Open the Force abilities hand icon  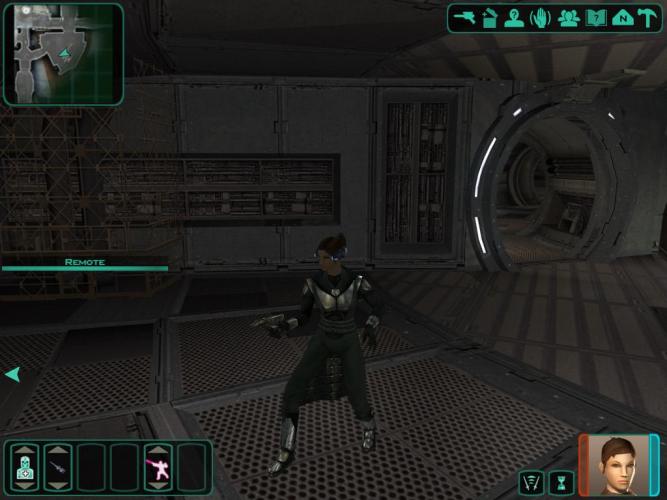[x=541, y=17]
